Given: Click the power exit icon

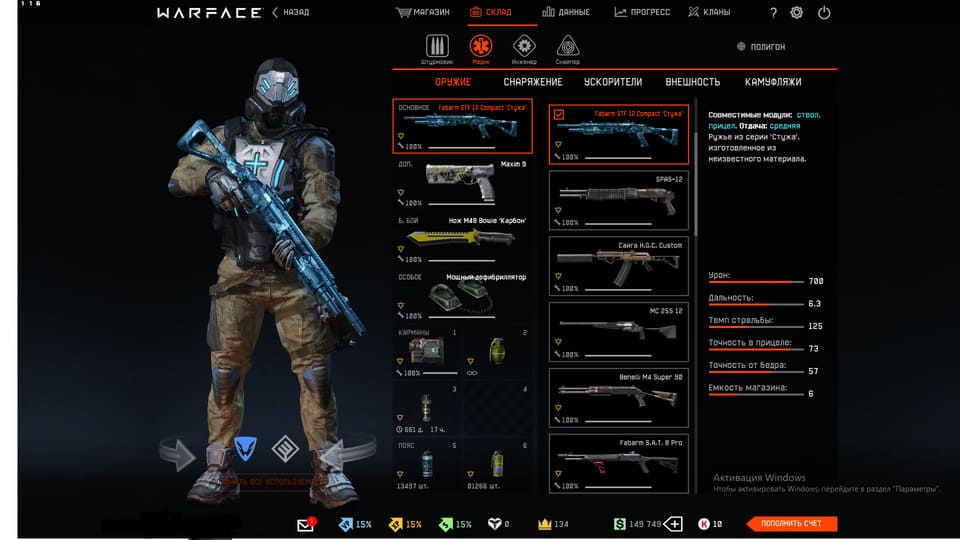Looking at the screenshot, I should pyautogui.click(x=824, y=13).
